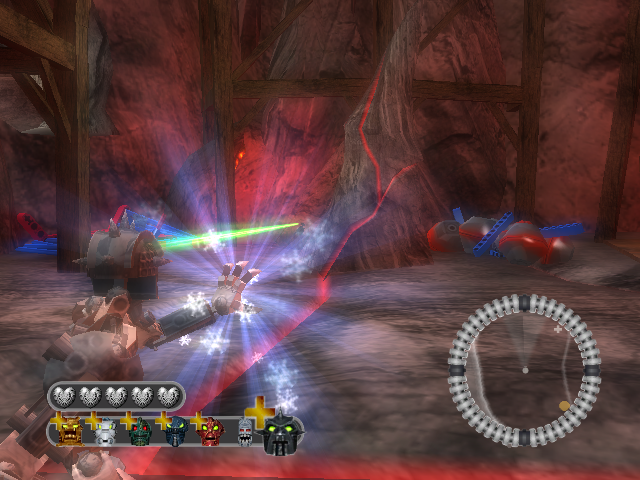The height and width of the screenshot is (480, 640).
Task: Click the circular compass radar
Action: click(x=523, y=370)
